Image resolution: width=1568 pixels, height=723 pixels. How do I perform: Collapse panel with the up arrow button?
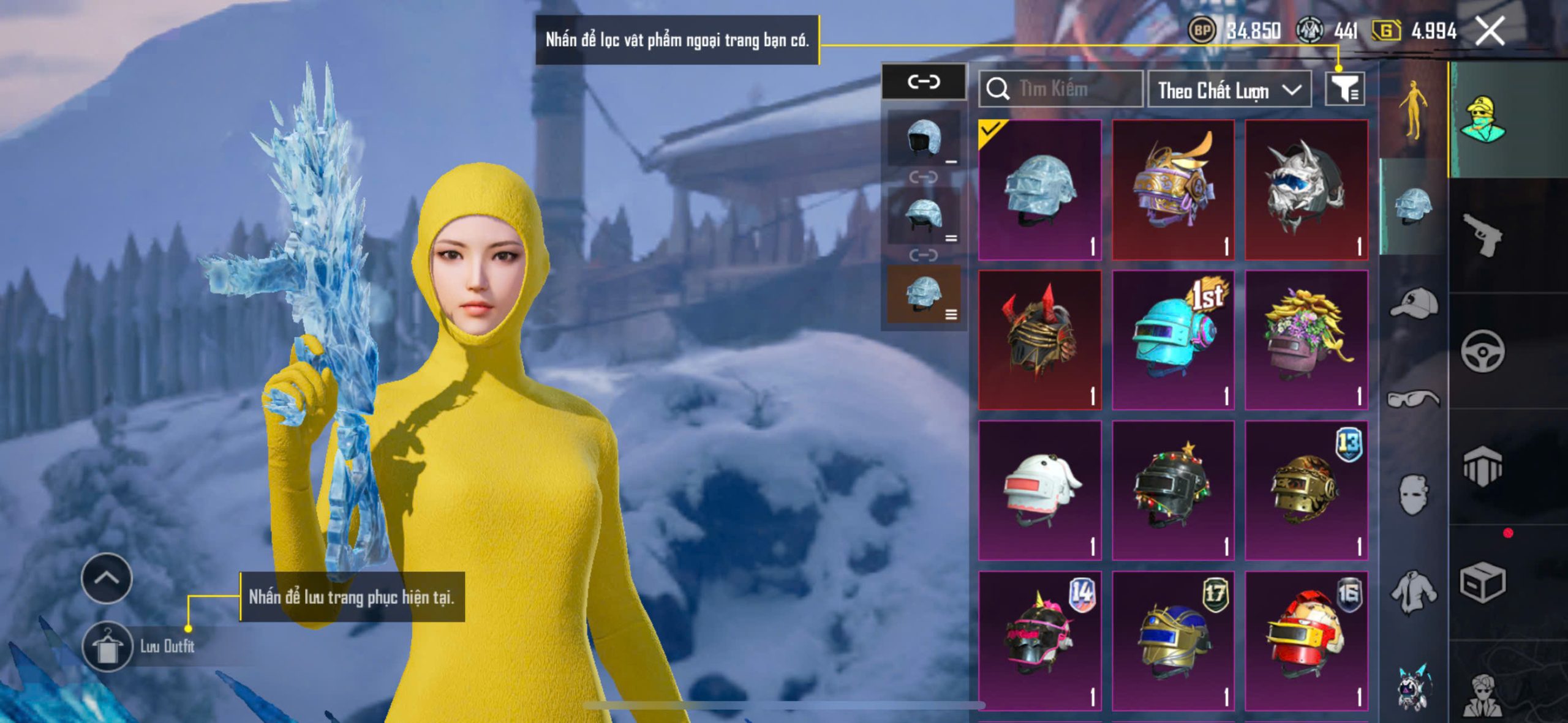(x=107, y=578)
